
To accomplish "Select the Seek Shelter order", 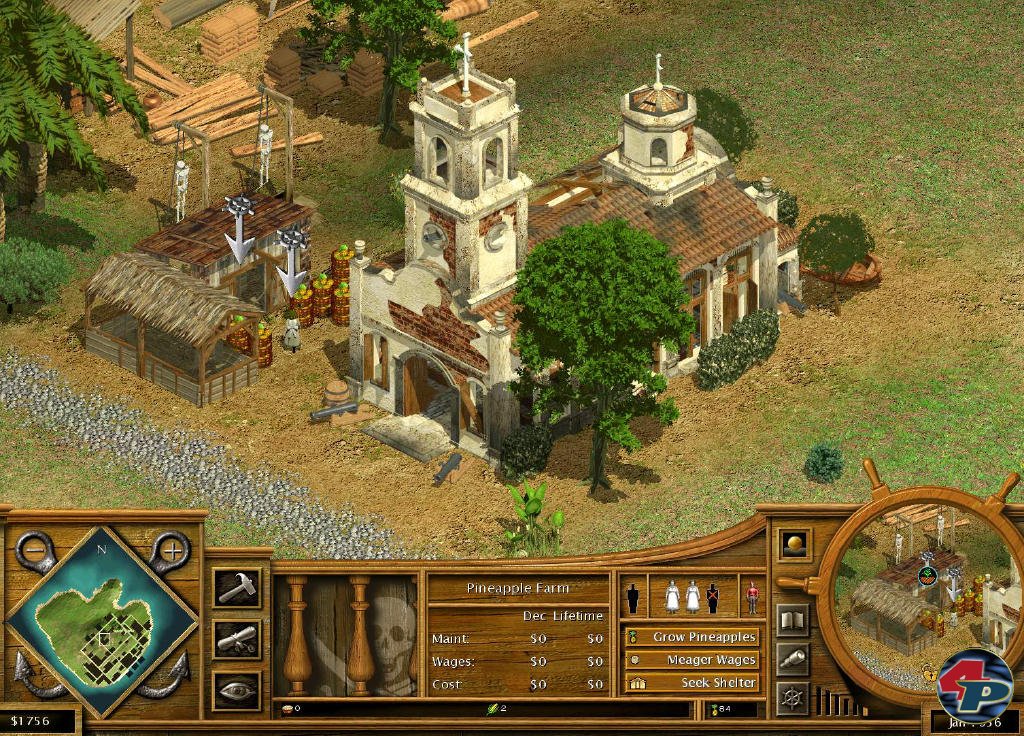I will 691,683.
